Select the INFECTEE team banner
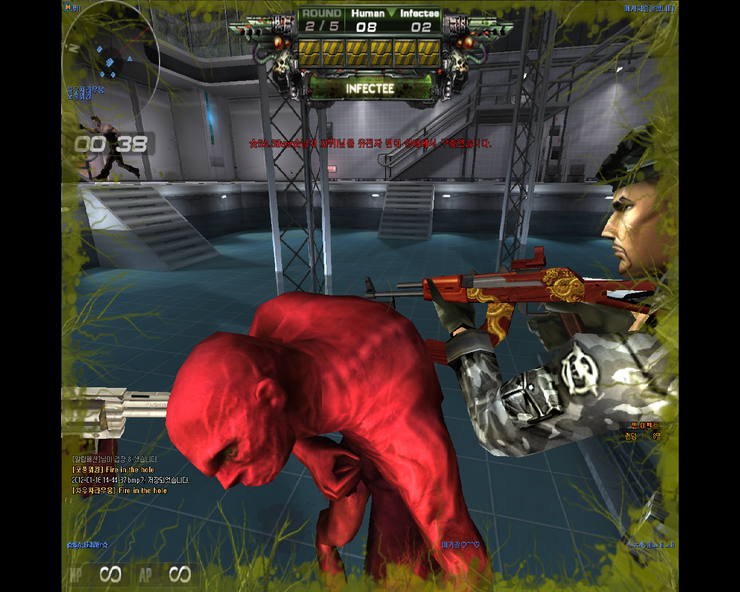The image size is (740, 592). (x=370, y=88)
